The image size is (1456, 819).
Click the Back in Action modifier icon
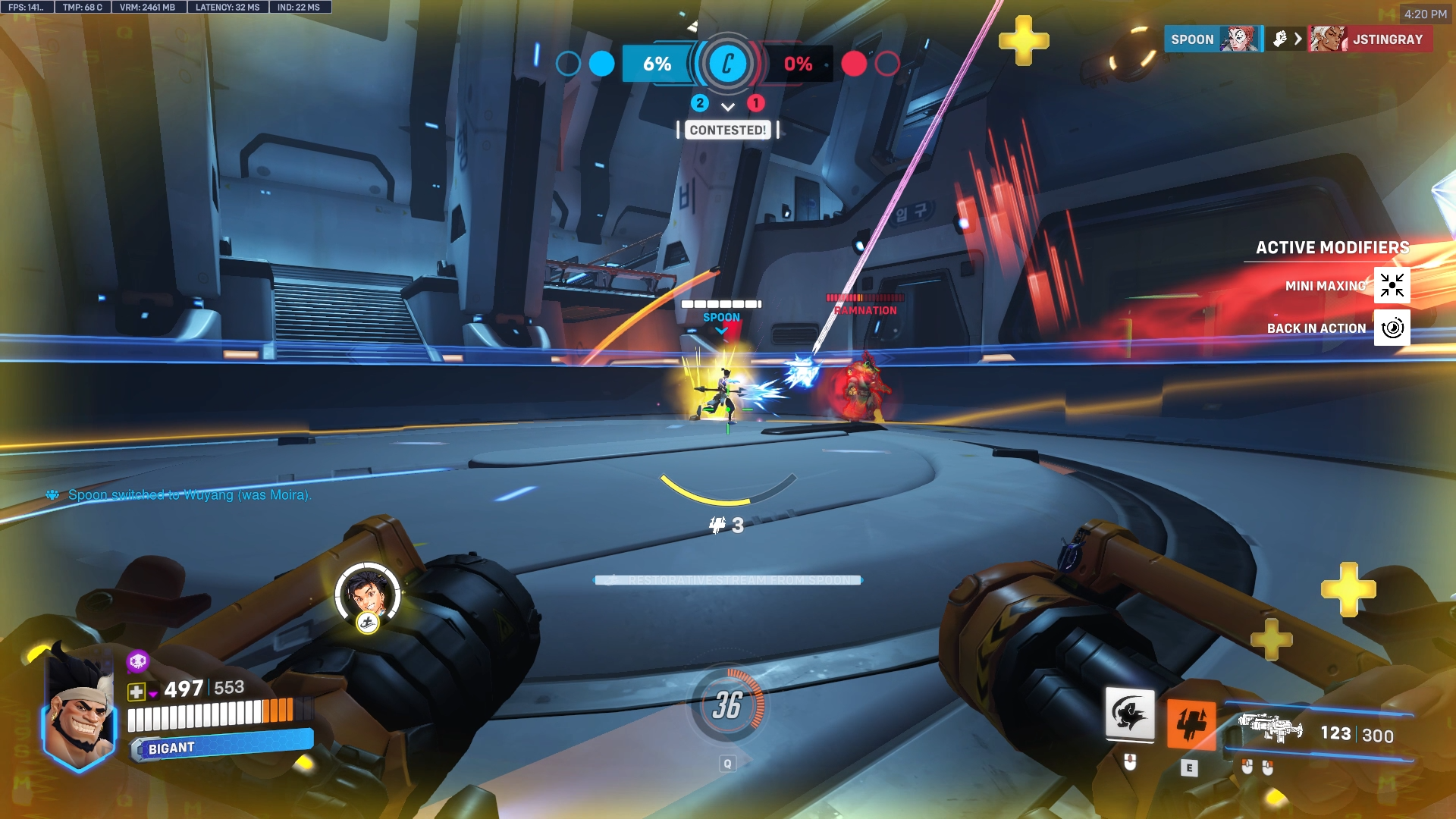(x=1392, y=328)
